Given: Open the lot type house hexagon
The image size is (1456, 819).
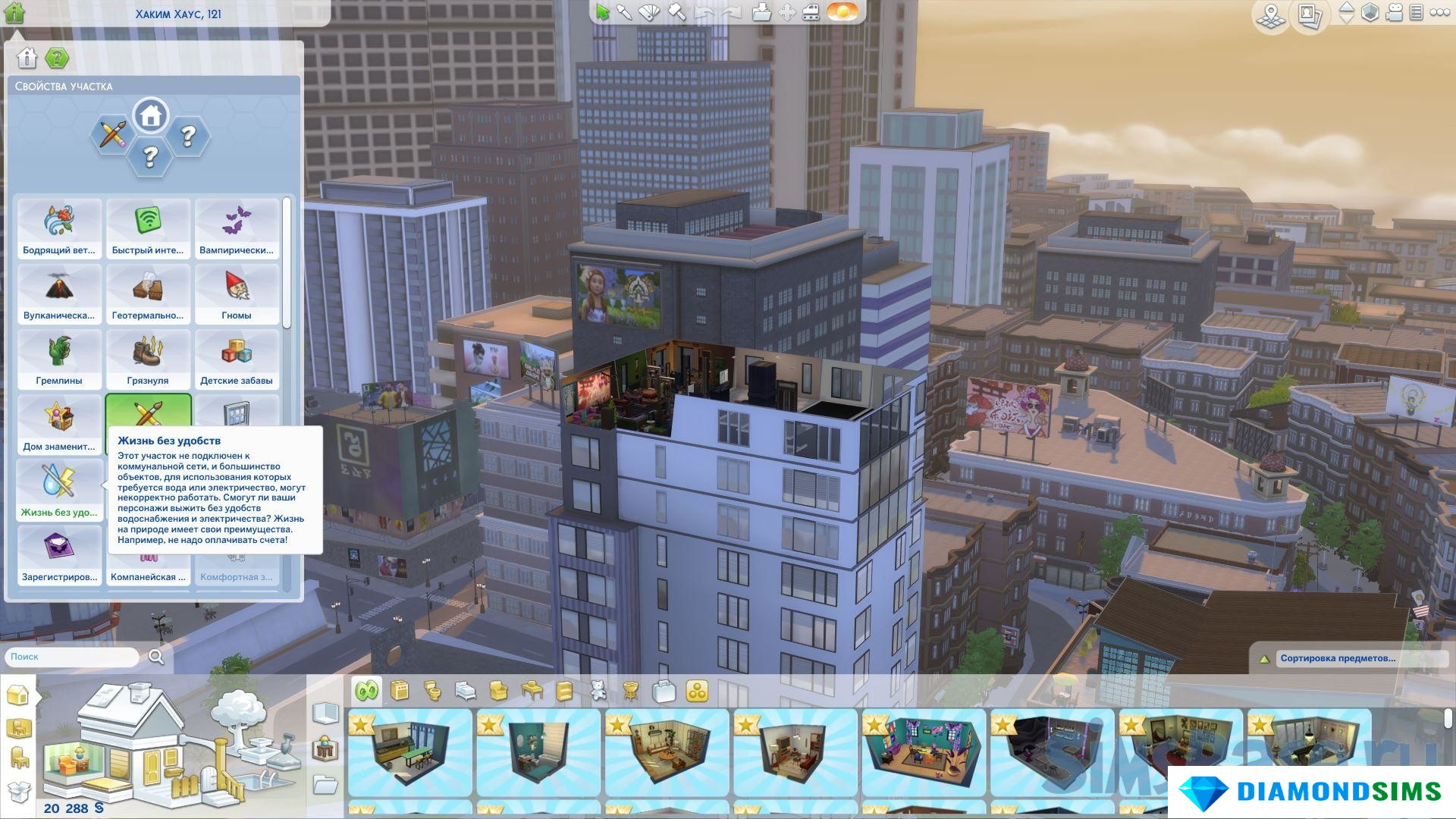Looking at the screenshot, I should coord(150,116).
